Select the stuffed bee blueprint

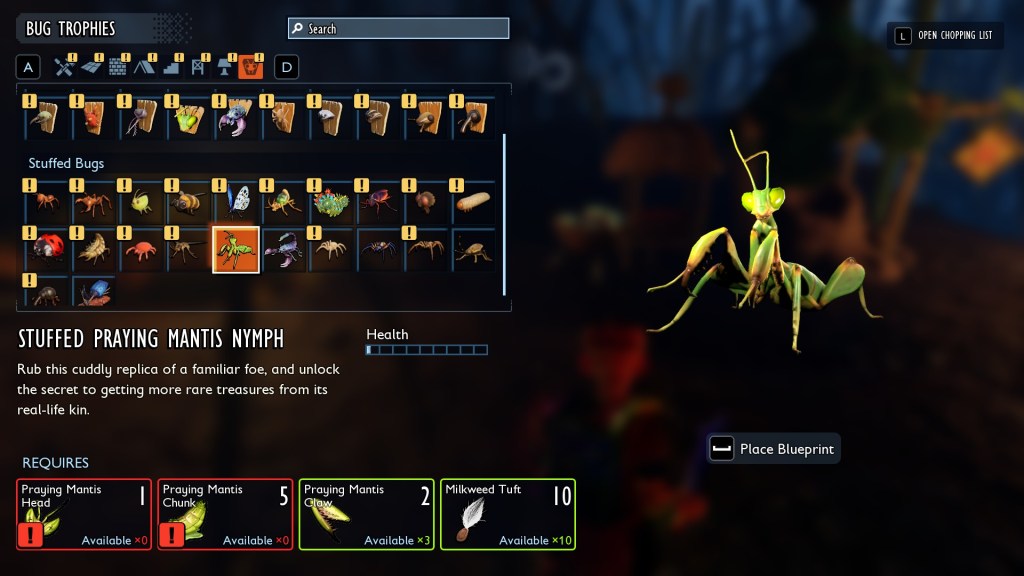pos(189,203)
